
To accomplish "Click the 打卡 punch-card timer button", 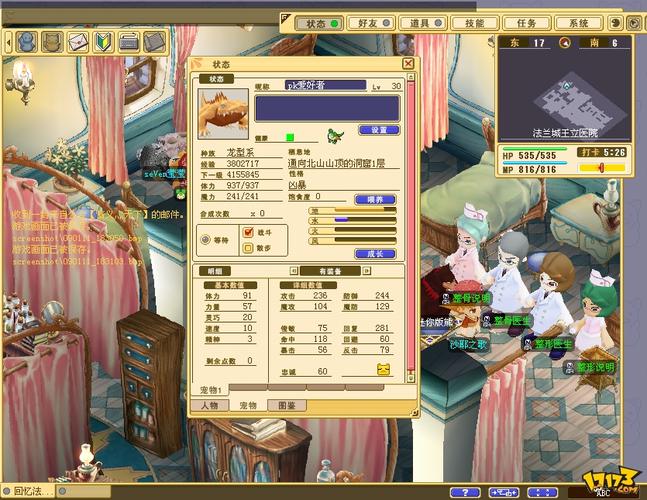I will [x=588, y=152].
